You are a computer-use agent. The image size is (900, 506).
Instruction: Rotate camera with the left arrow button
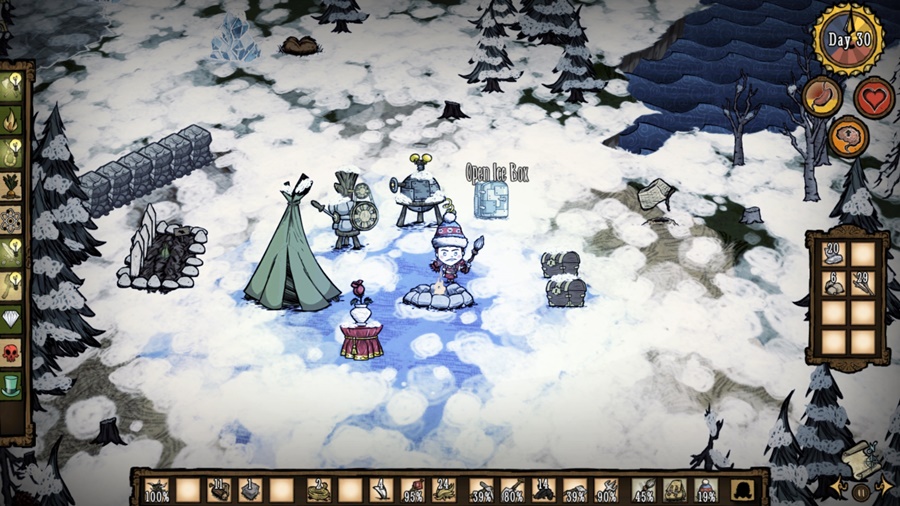tap(838, 489)
